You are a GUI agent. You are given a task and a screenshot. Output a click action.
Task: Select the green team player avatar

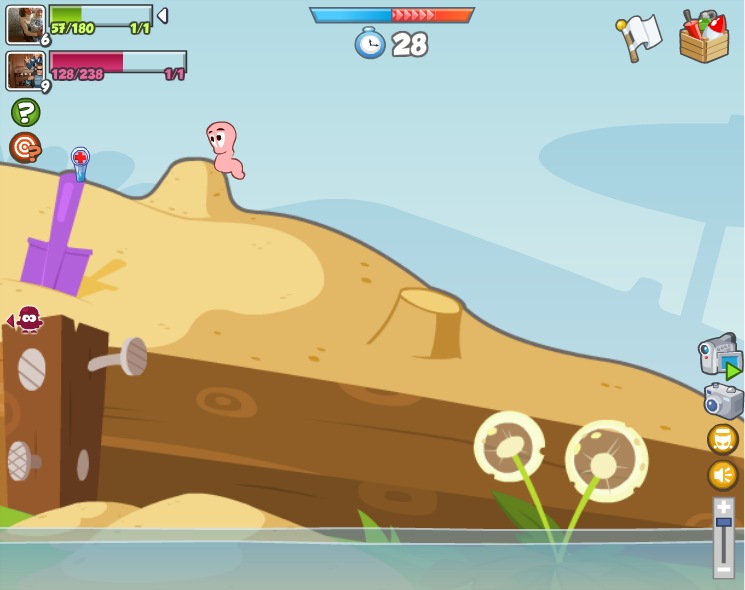(25, 24)
